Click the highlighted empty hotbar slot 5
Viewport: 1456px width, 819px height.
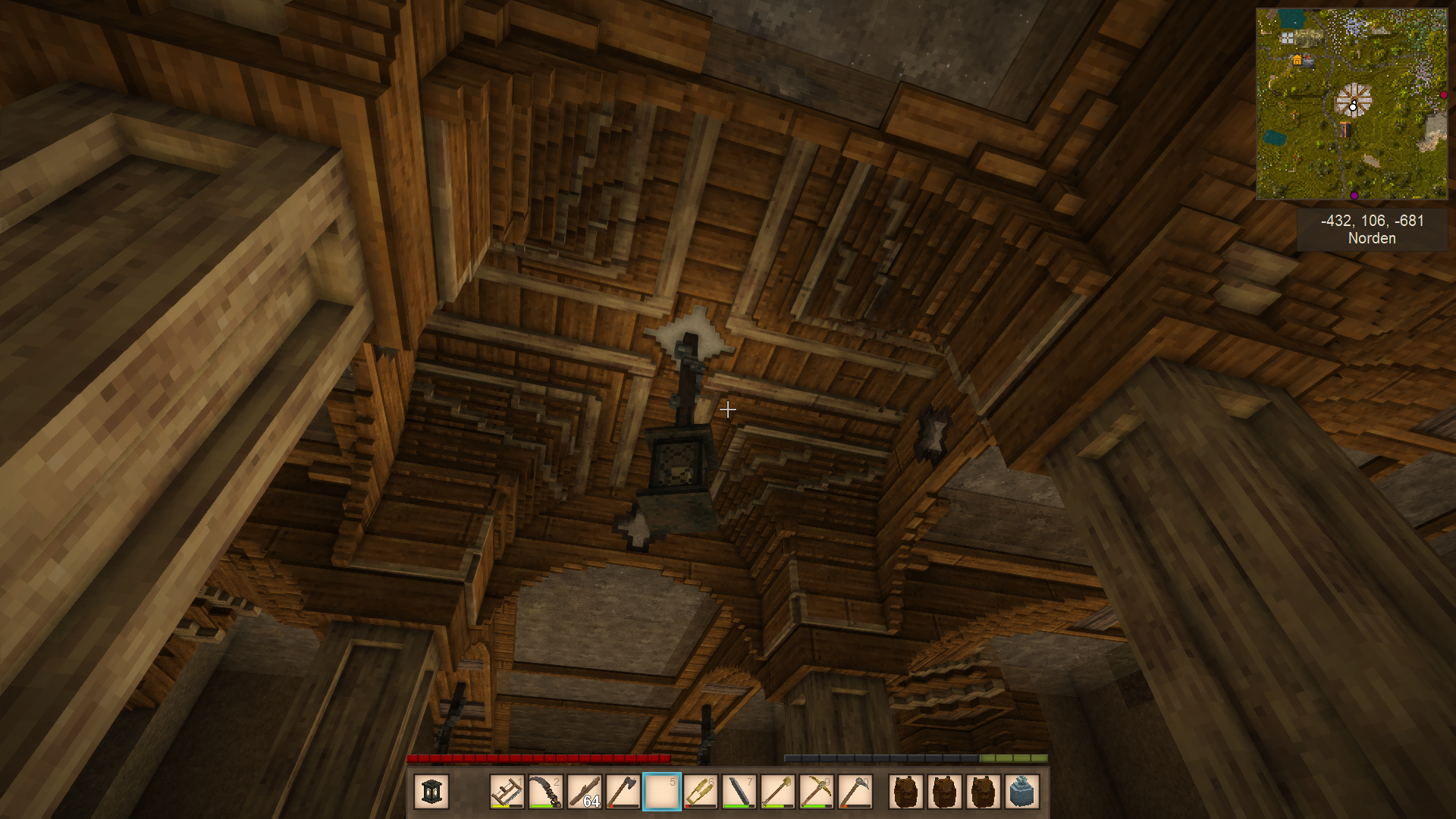(x=662, y=792)
